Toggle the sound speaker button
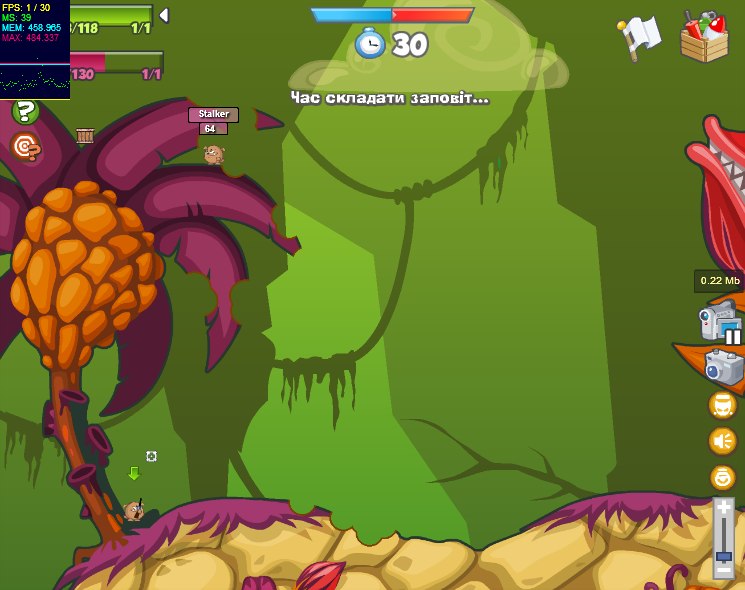Screen dimensions: 745x590 click(722, 441)
